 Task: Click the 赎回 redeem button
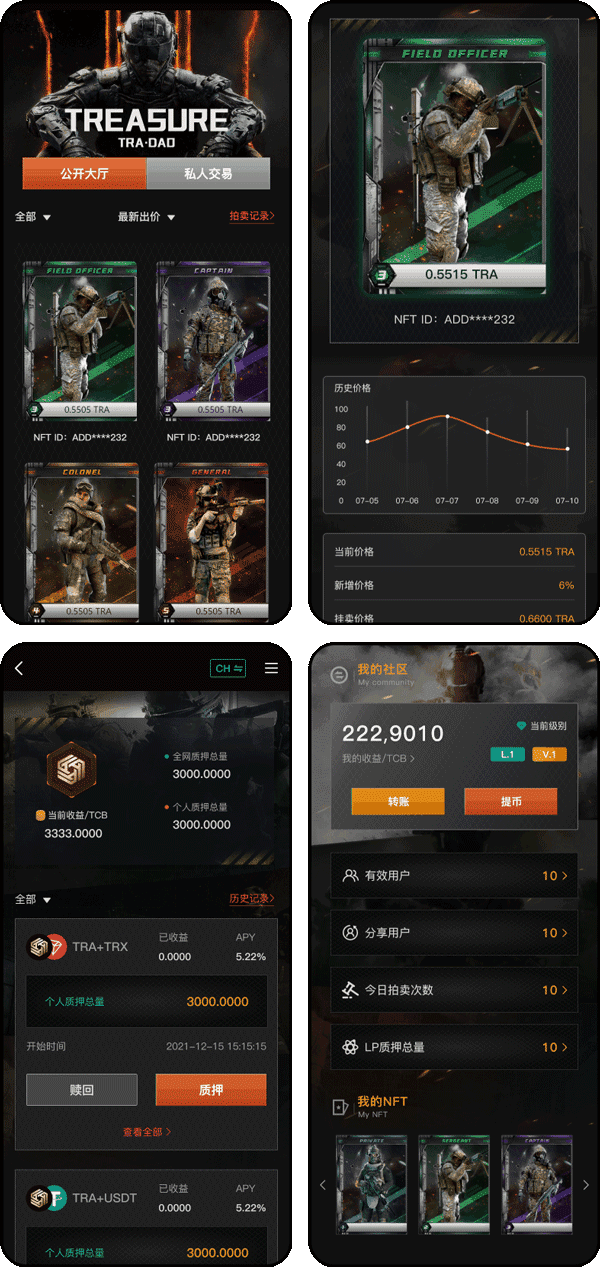[82, 1090]
